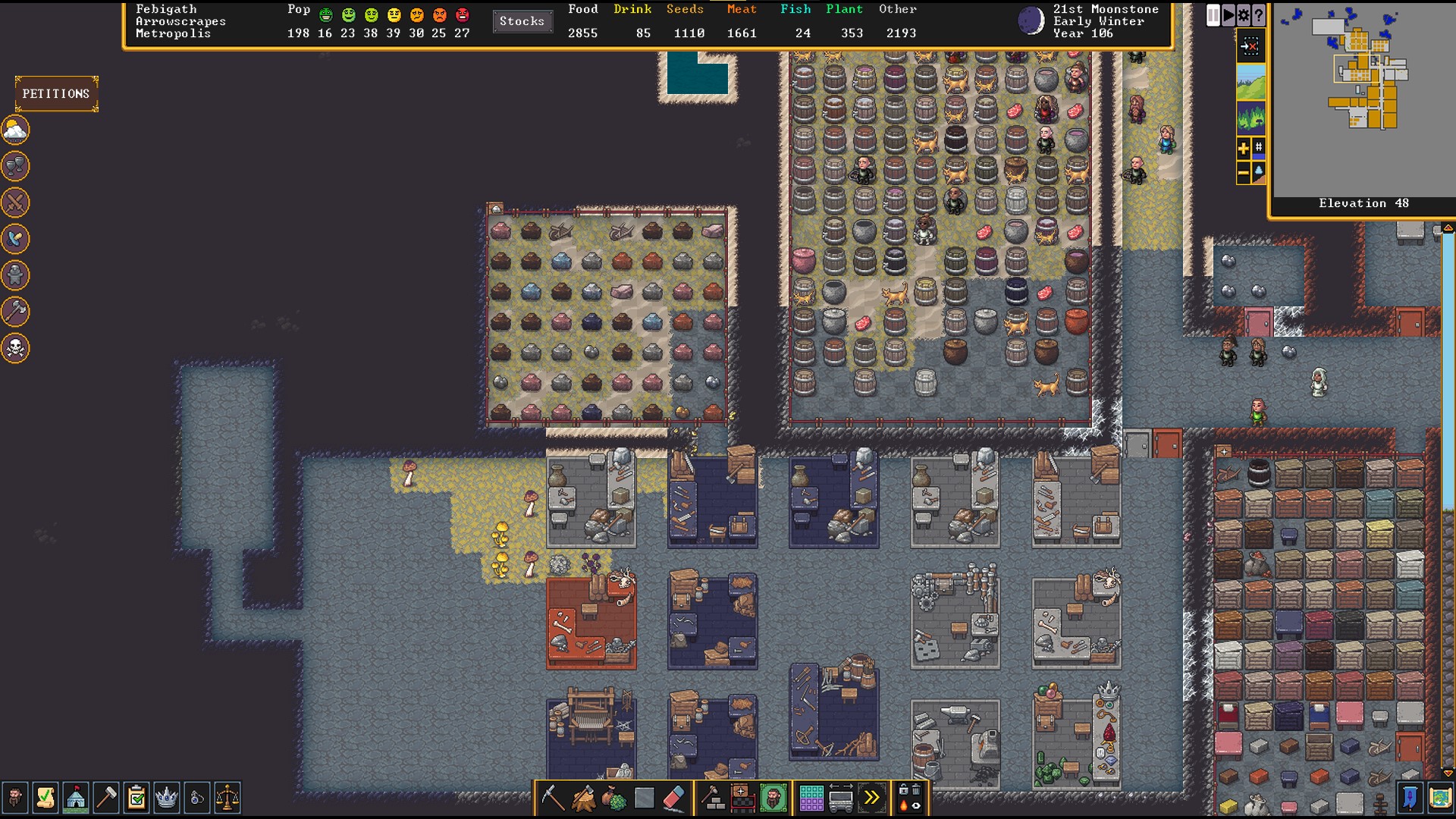This screenshot has height=819, width=1456.
Task: Open the help question mark menu
Action: (1257, 14)
